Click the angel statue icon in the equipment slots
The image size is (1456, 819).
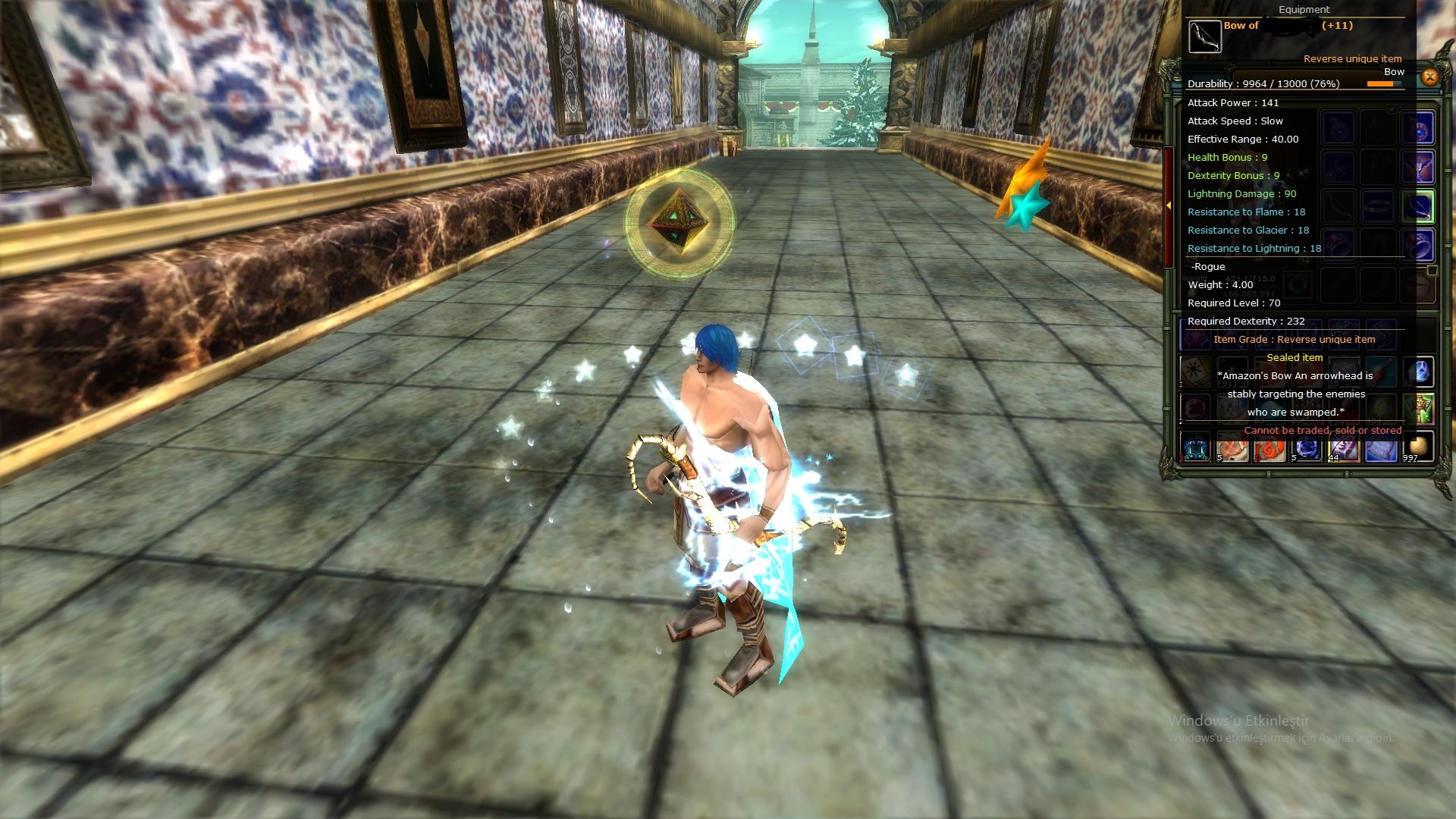[x=1419, y=167]
